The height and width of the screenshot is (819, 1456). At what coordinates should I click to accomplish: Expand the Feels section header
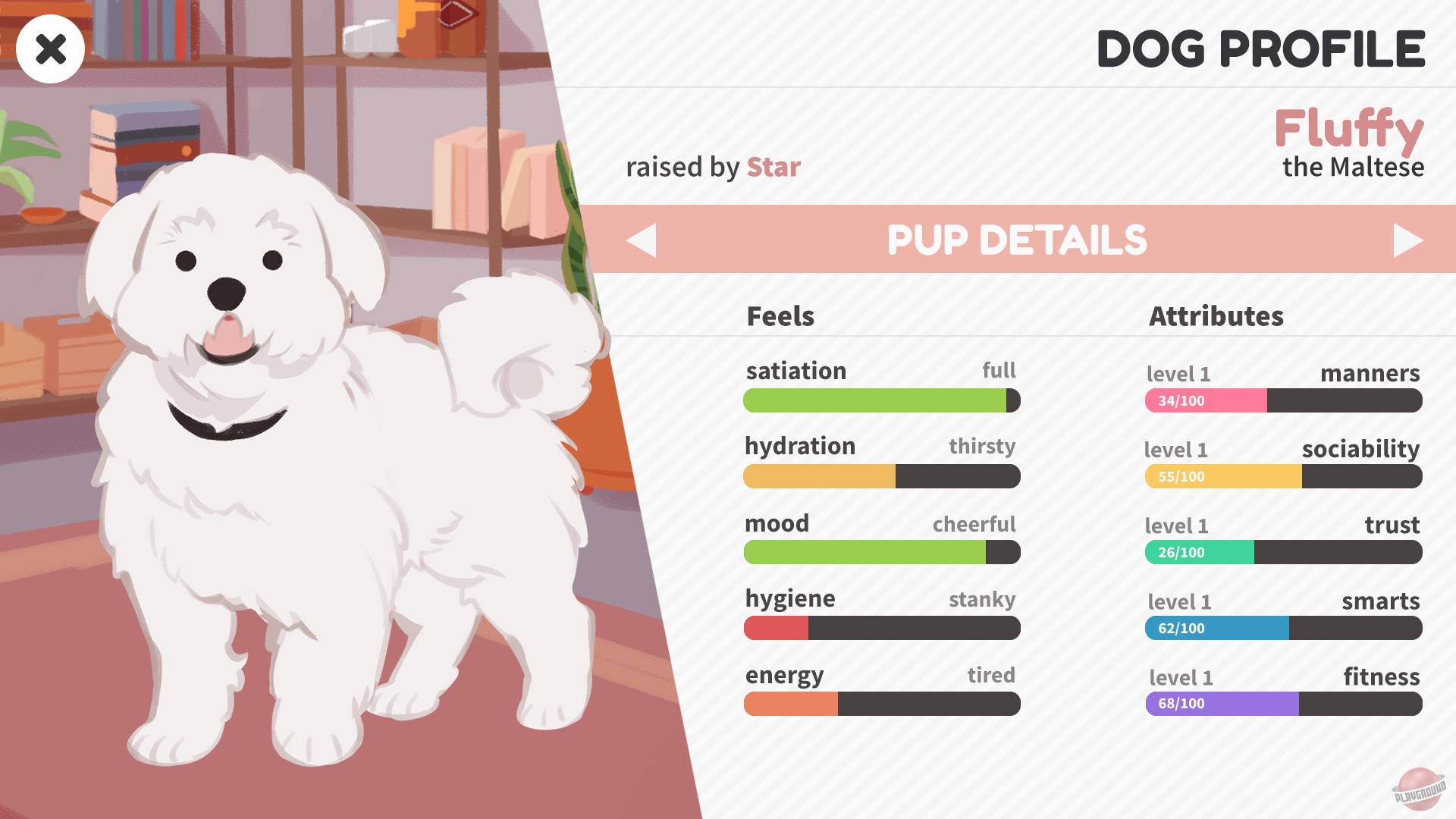(x=780, y=316)
